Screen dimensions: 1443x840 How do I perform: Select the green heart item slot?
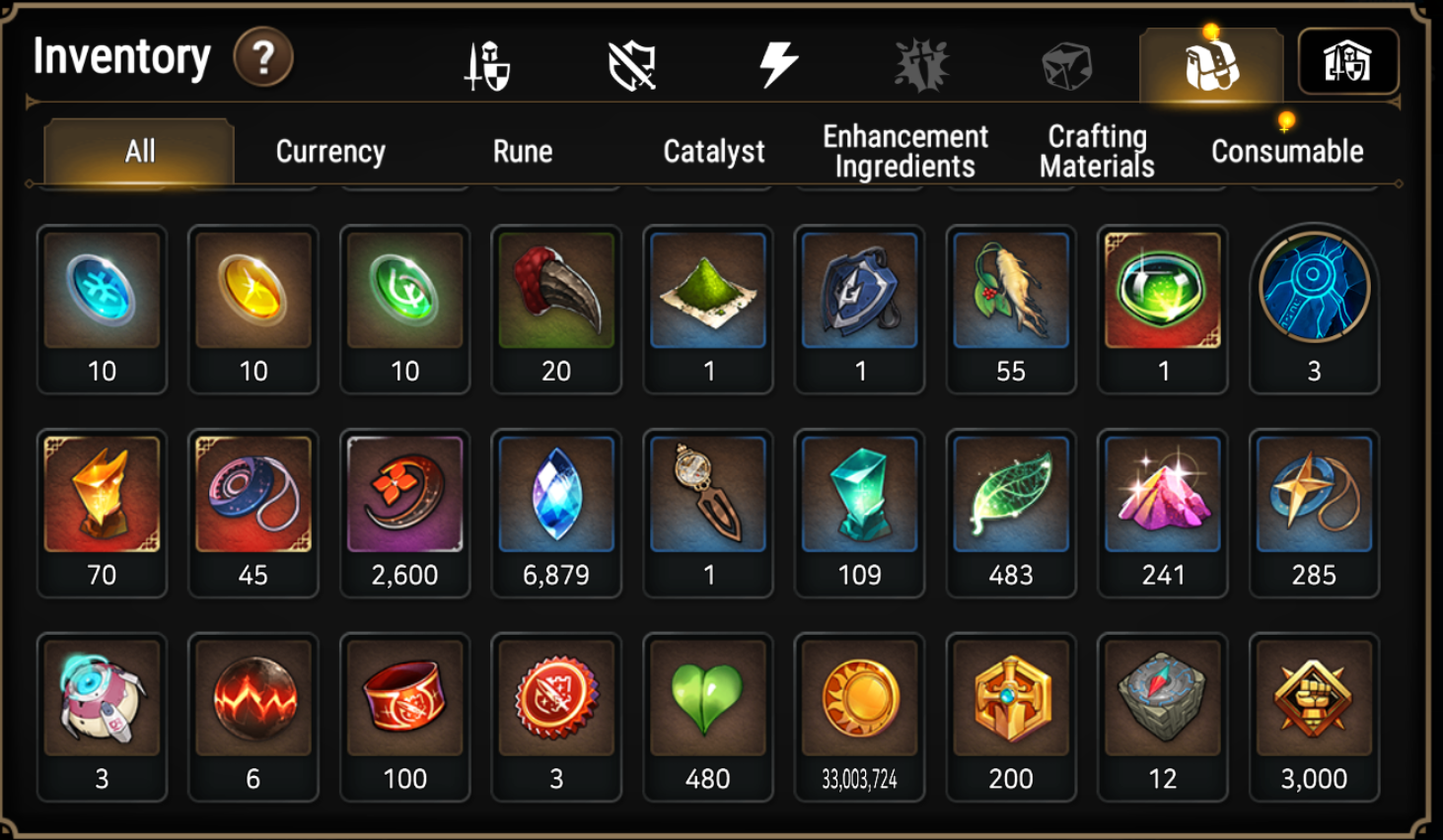click(707, 717)
